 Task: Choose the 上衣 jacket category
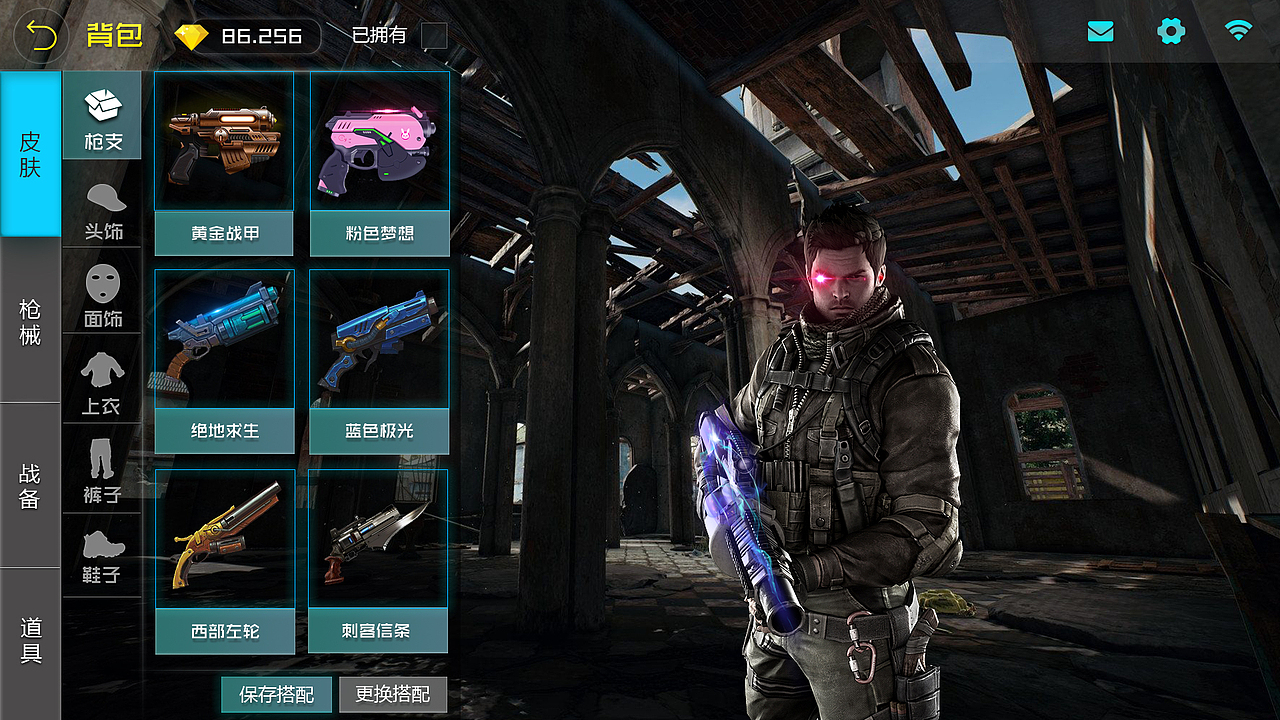(x=102, y=383)
